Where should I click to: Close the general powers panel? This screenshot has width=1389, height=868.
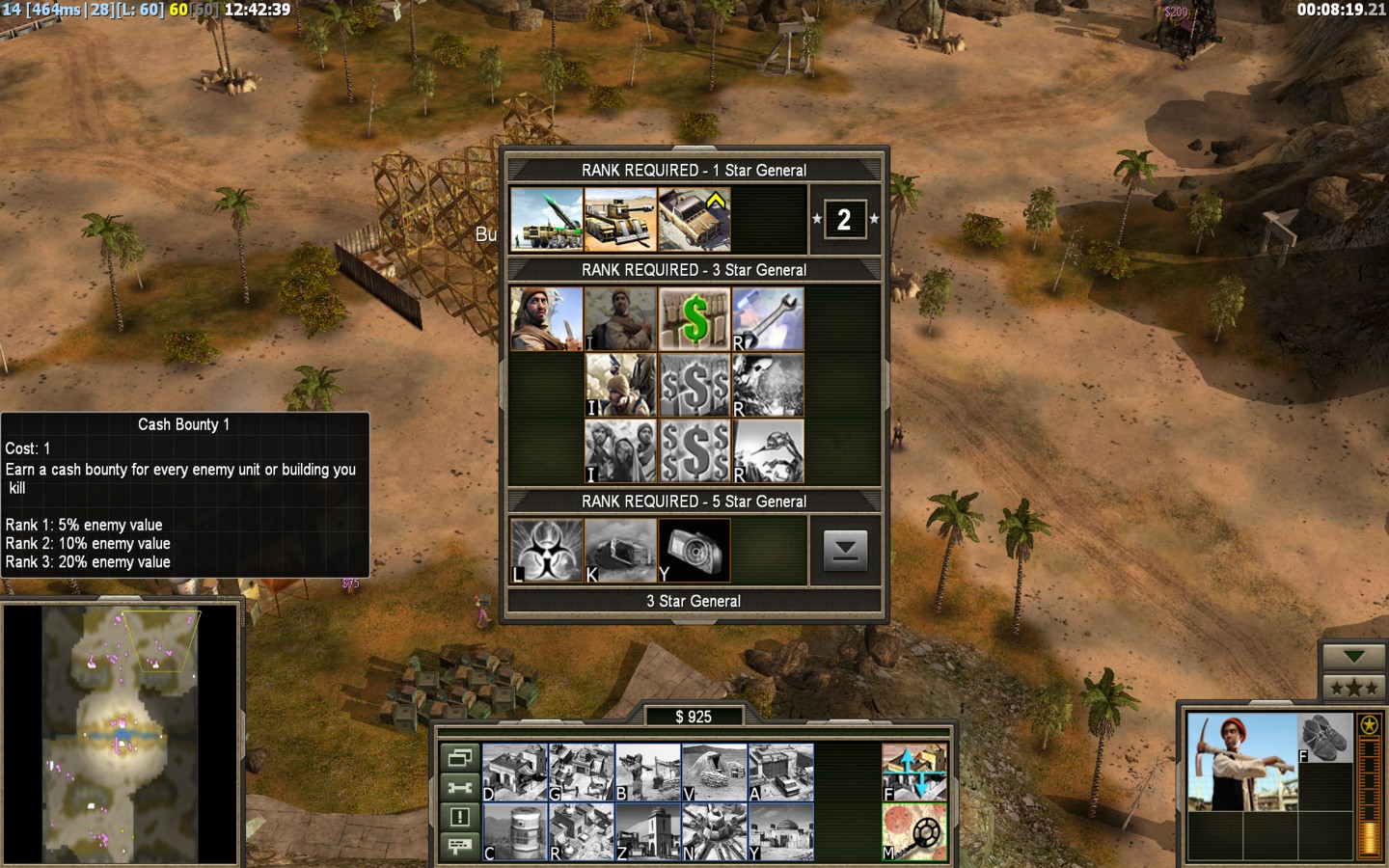point(845,551)
